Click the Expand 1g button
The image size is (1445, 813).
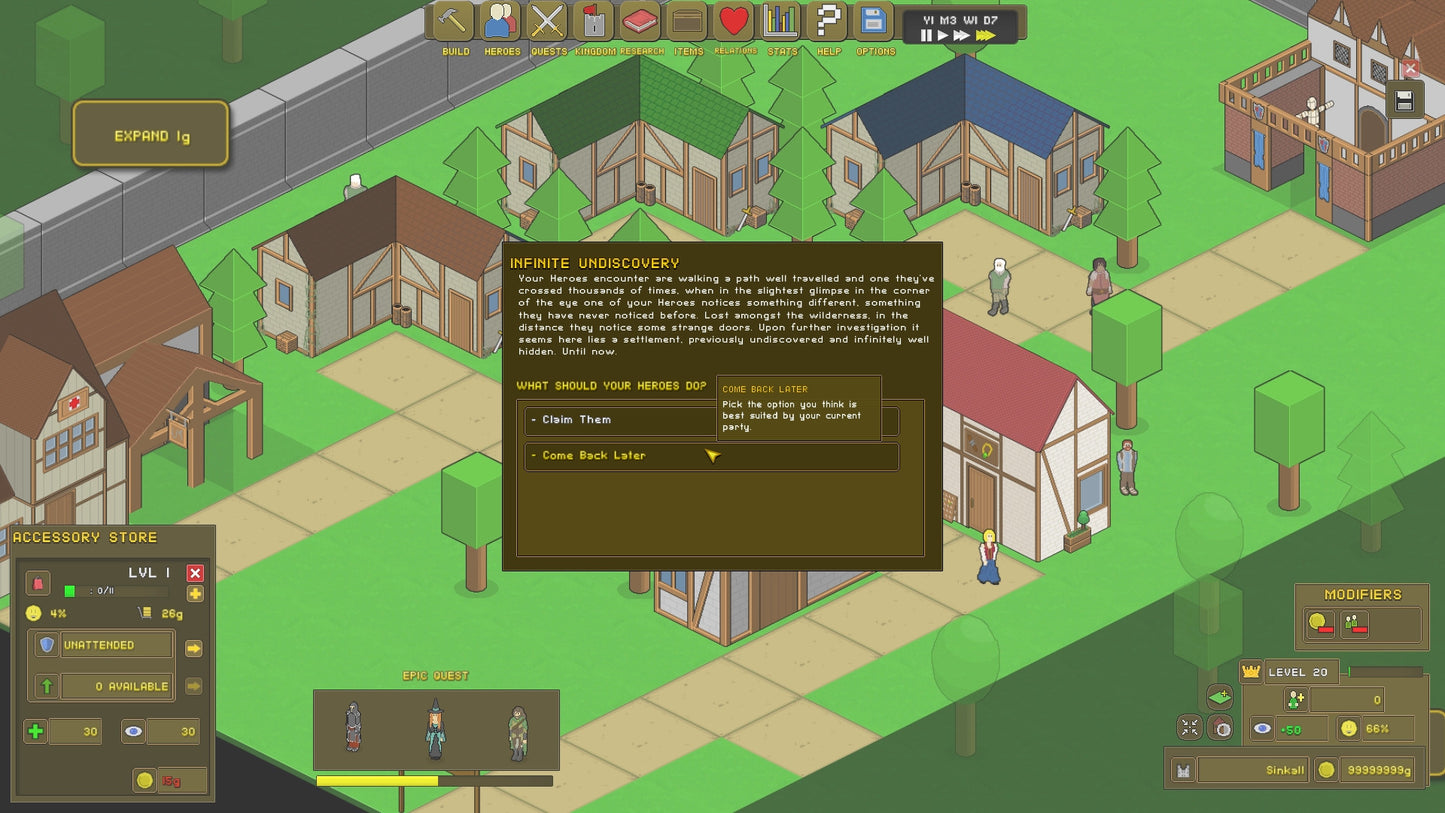coord(150,134)
